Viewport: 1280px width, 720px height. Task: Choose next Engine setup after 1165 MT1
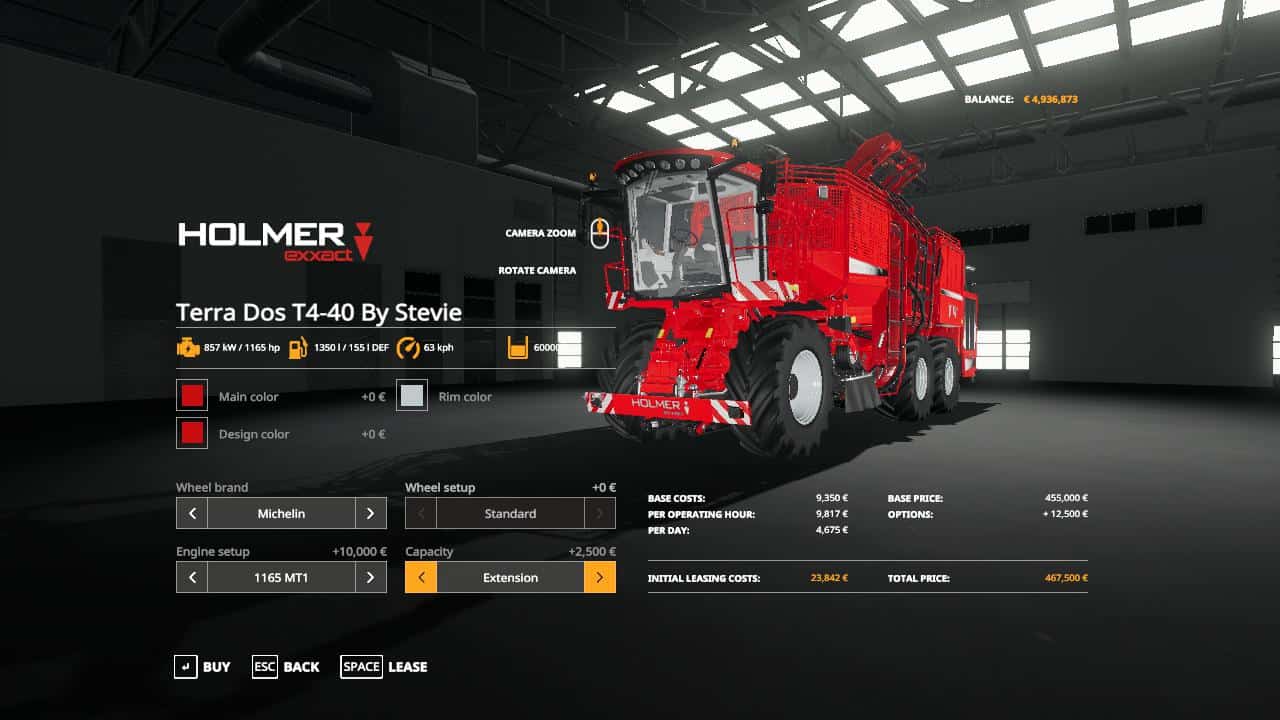click(370, 578)
